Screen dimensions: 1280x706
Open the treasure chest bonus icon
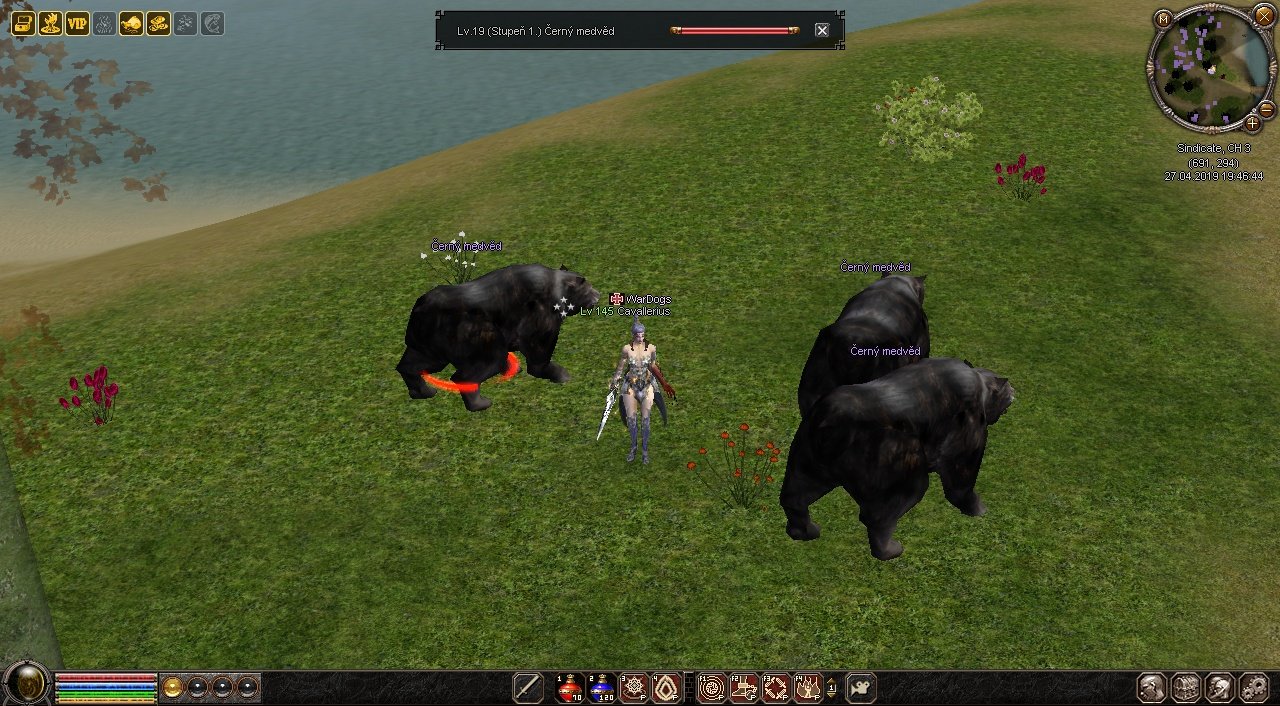23,23
